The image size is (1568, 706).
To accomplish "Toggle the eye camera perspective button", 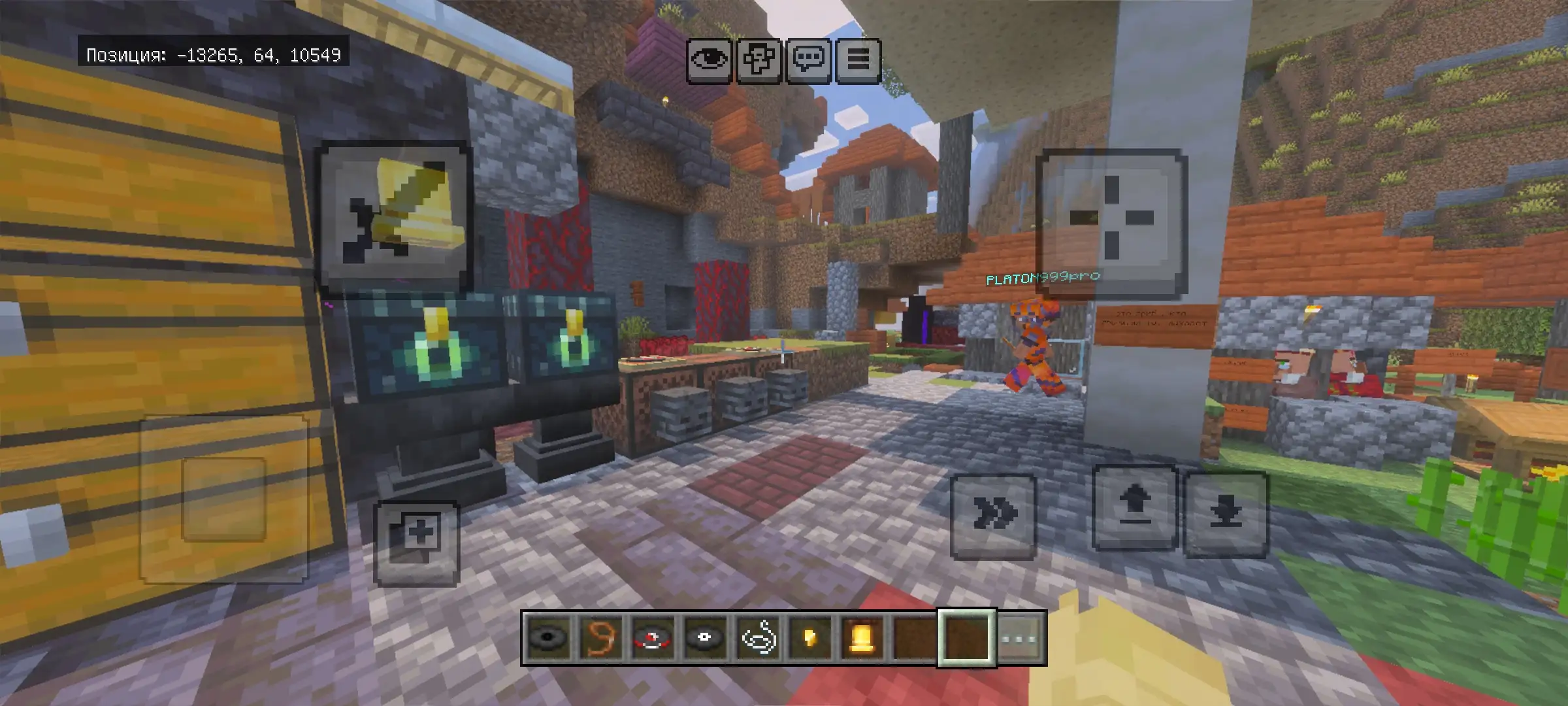I will [x=709, y=60].
